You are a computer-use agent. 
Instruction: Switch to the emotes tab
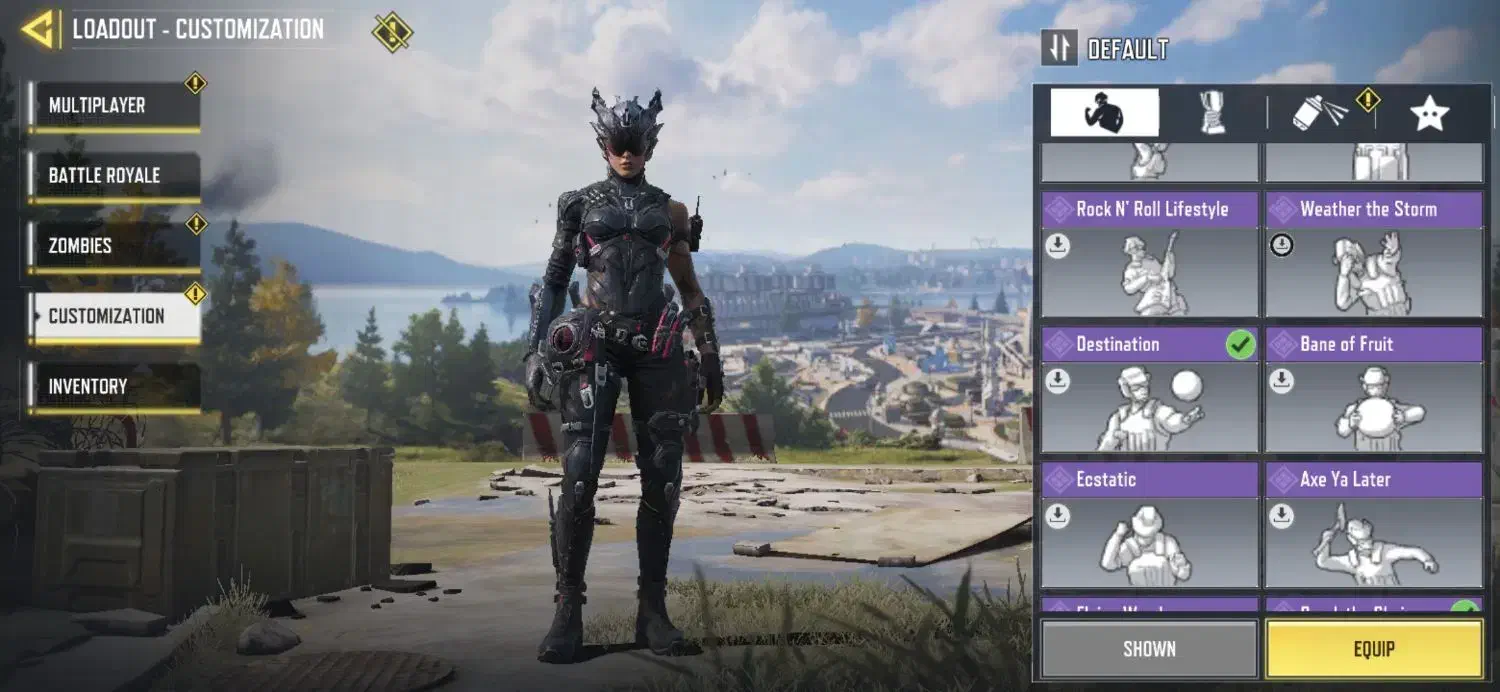tap(1104, 113)
